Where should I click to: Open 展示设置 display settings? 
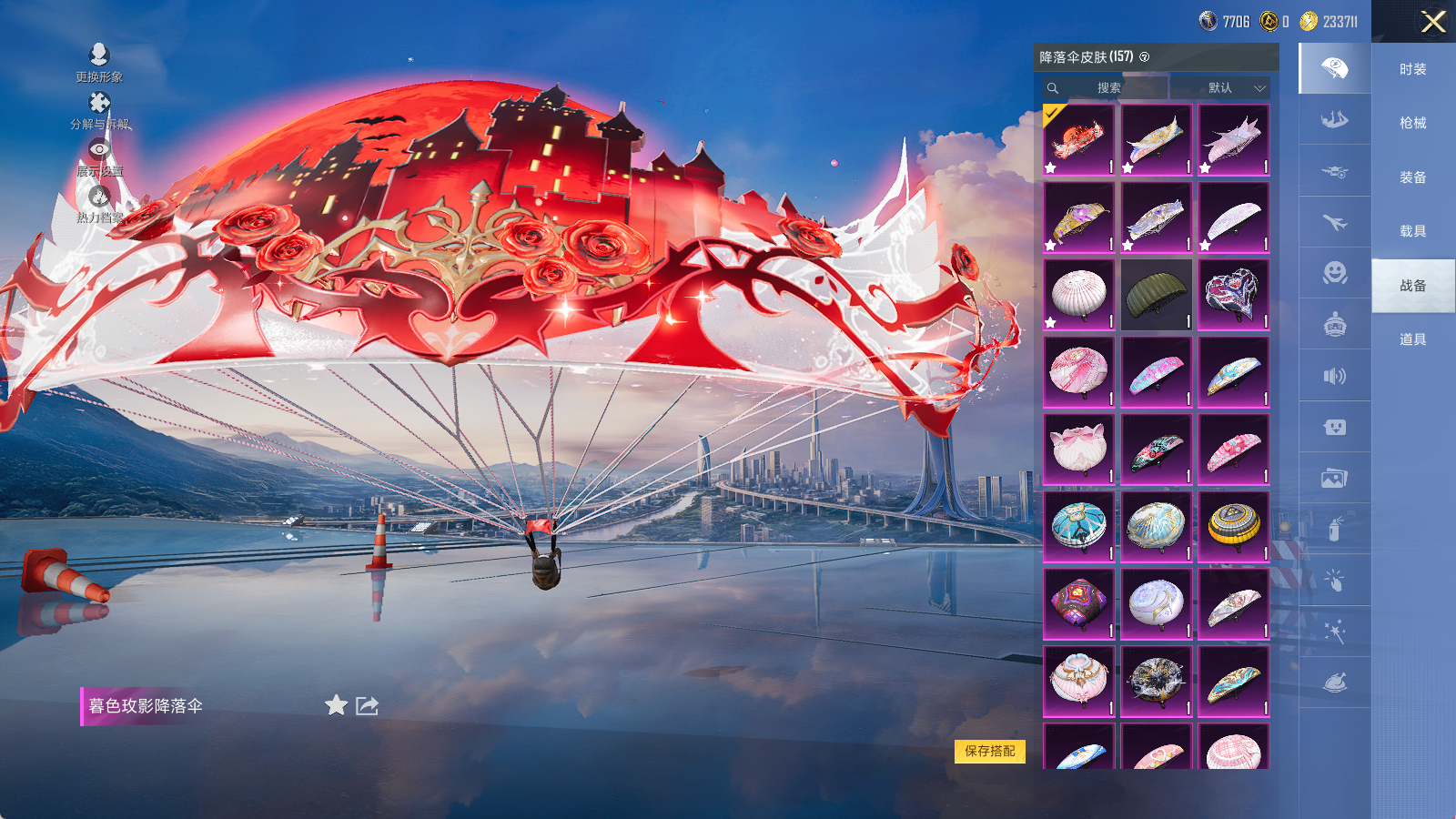[99, 156]
